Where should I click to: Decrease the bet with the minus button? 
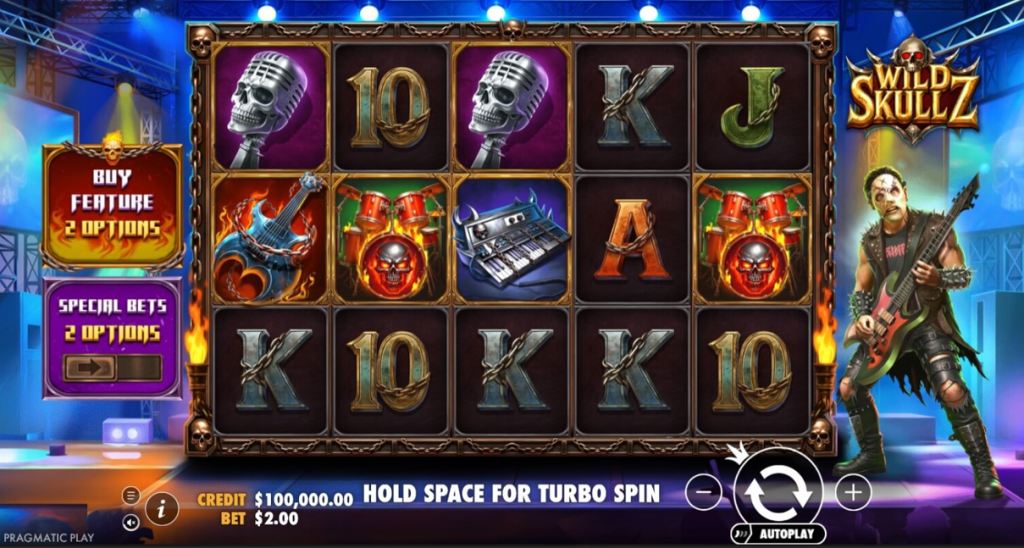[704, 492]
